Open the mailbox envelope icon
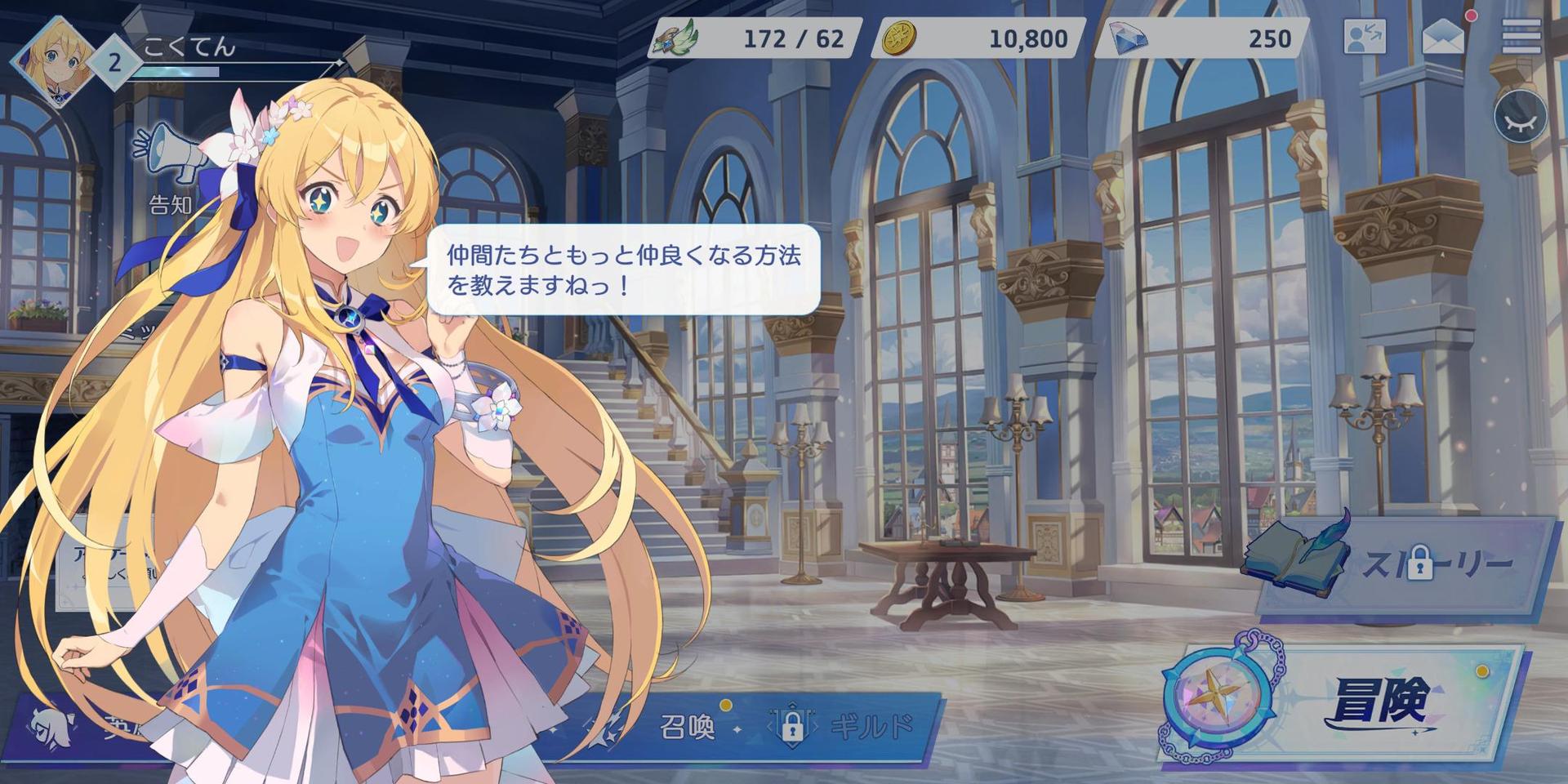The image size is (1568, 784). pos(1443,38)
